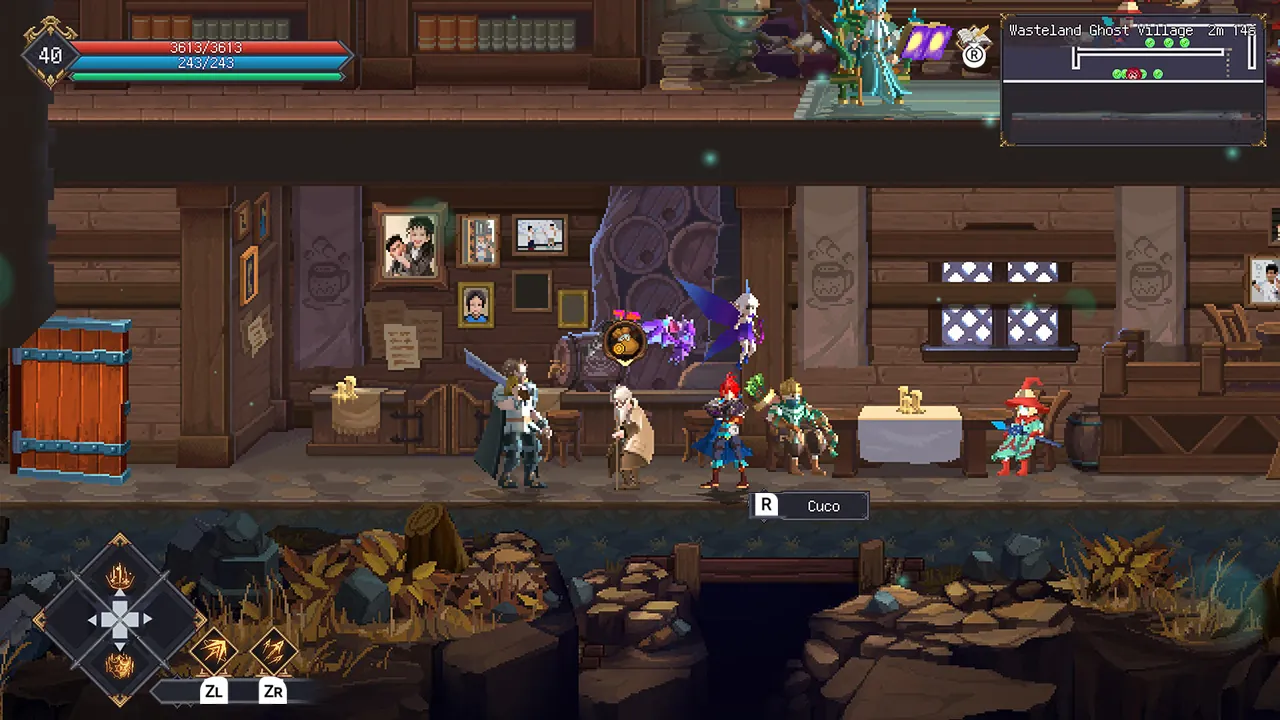Click the up arrow of the d-pad cross
Viewport: 1280px width, 720px height.
[x=120, y=596]
